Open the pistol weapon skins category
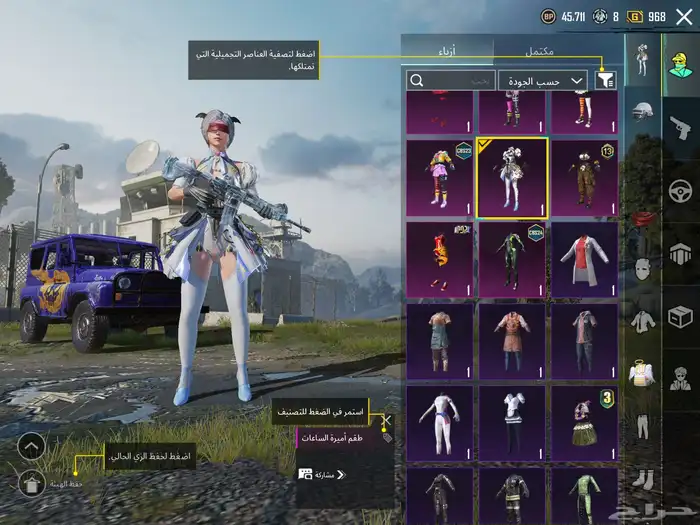This screenshot has height=525, width=700. [x=680, y=127]
